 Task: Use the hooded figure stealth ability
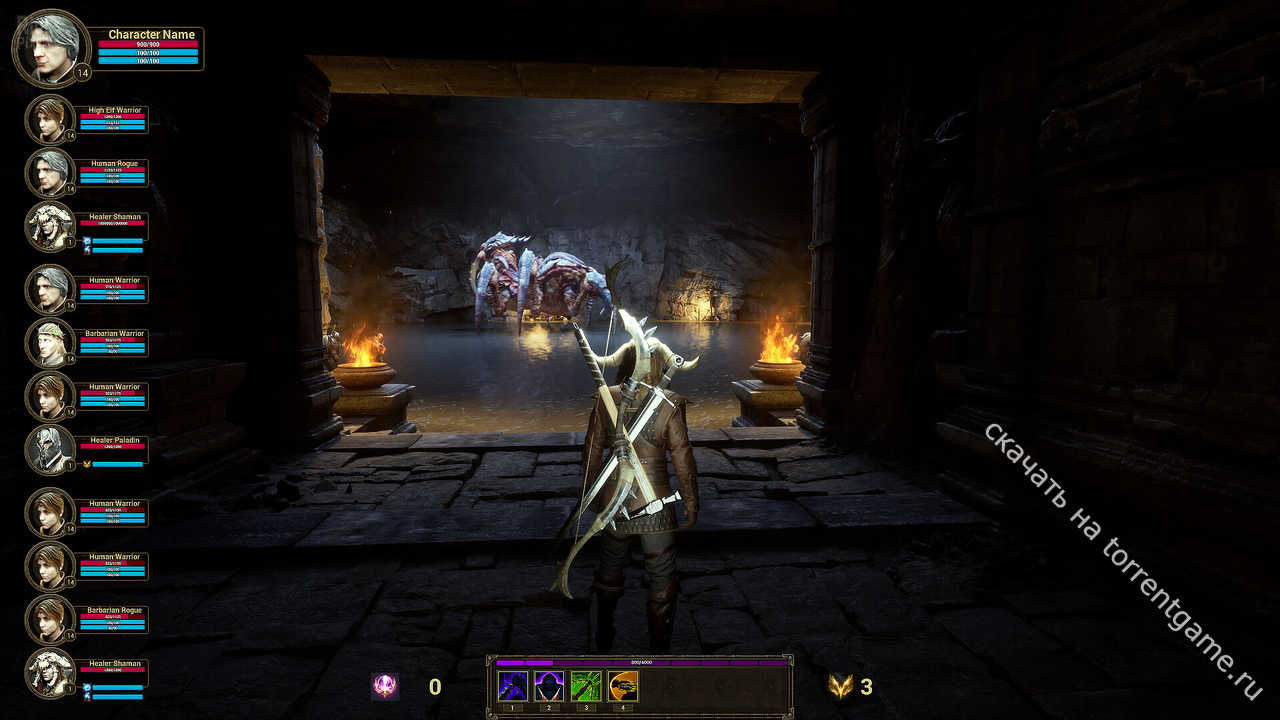pos(549,686)
